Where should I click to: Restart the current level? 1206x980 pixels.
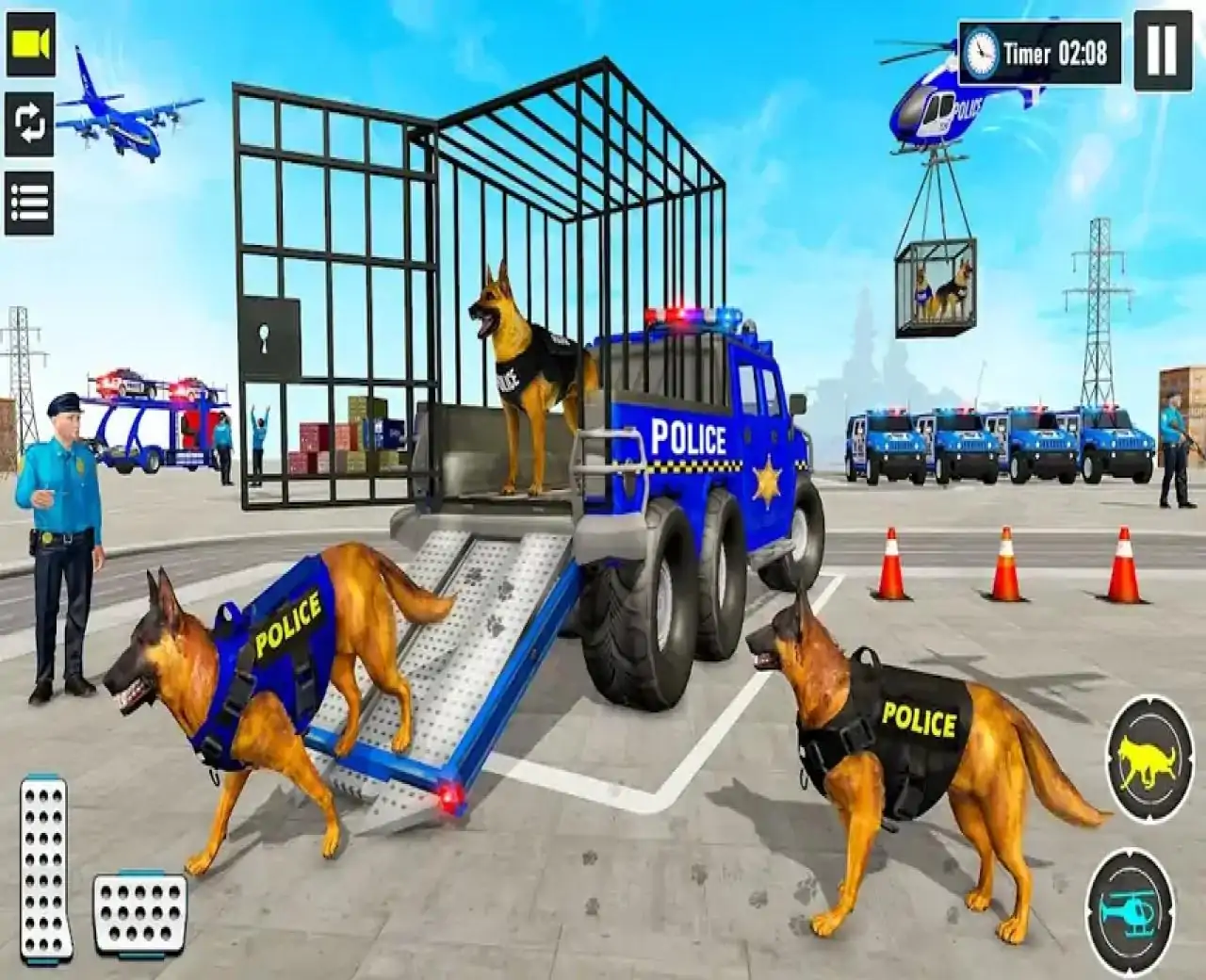point(31,125)
